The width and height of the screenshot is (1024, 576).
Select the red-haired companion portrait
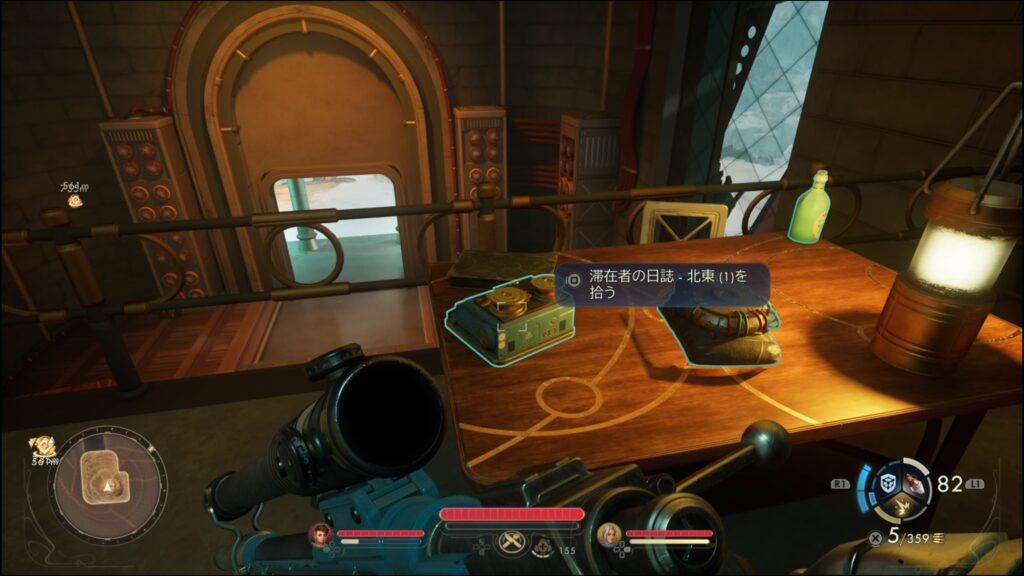click(x=320, y=535)
